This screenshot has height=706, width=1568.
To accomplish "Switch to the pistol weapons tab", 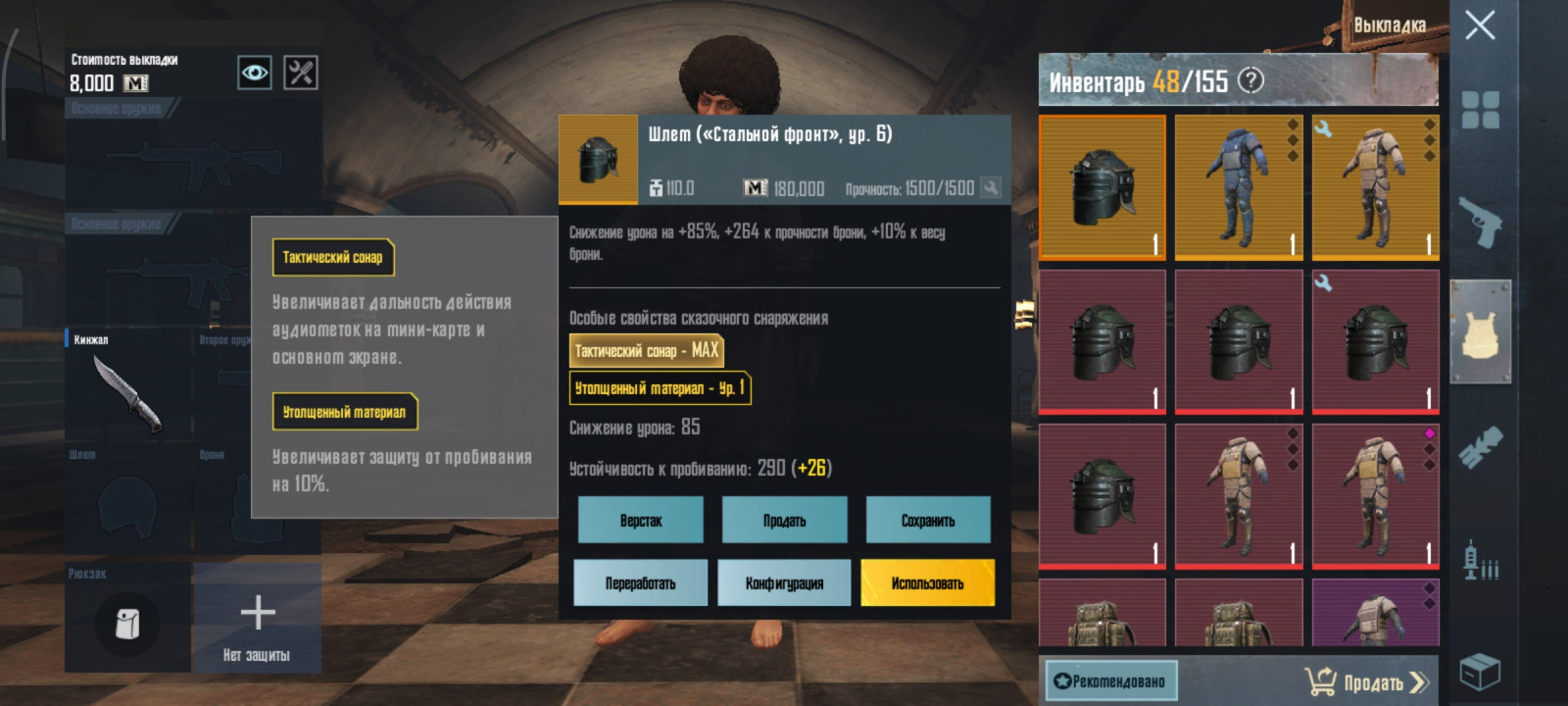I will [1480, 223].
